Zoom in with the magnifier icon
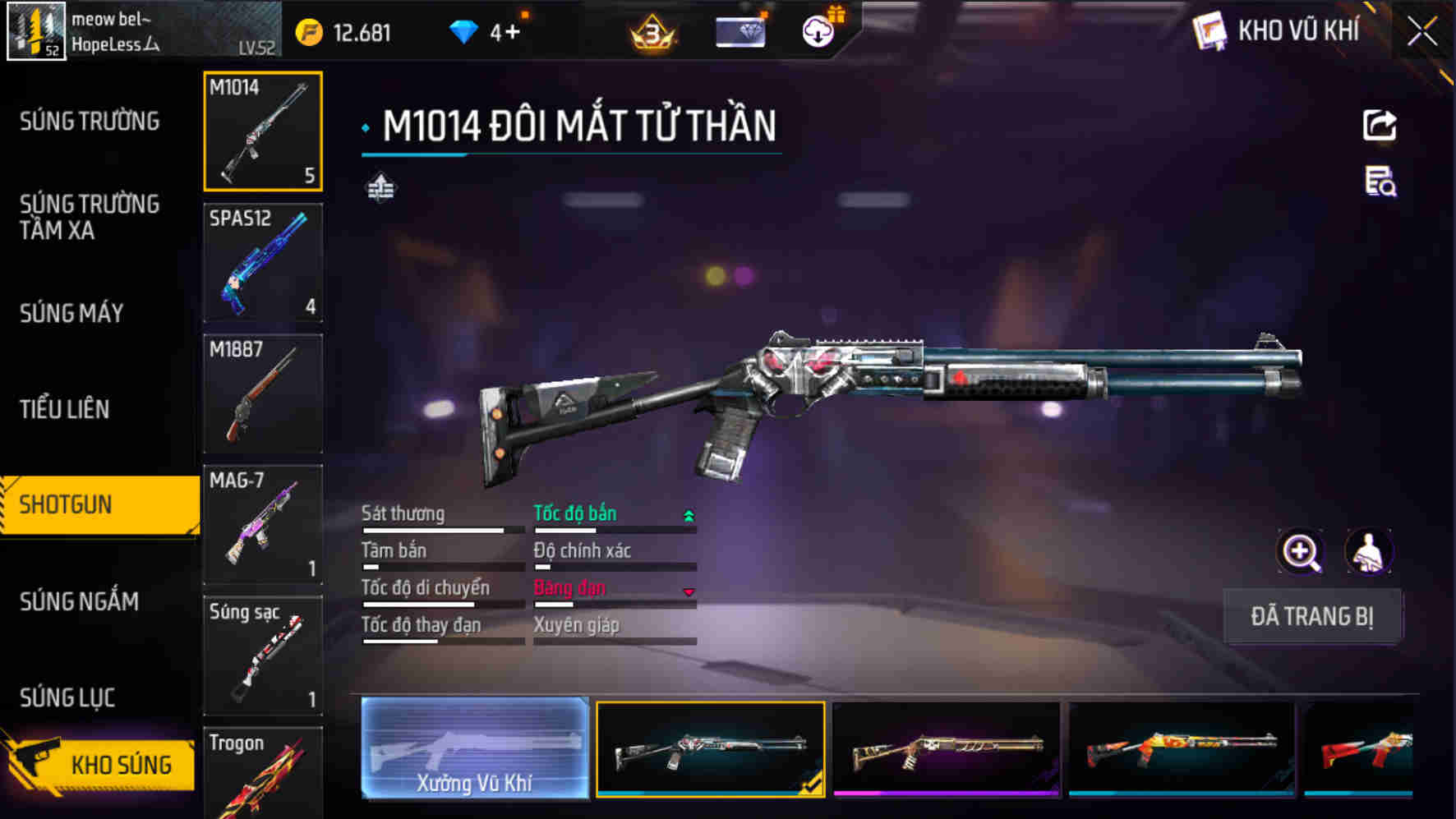 coord(1300,551)
